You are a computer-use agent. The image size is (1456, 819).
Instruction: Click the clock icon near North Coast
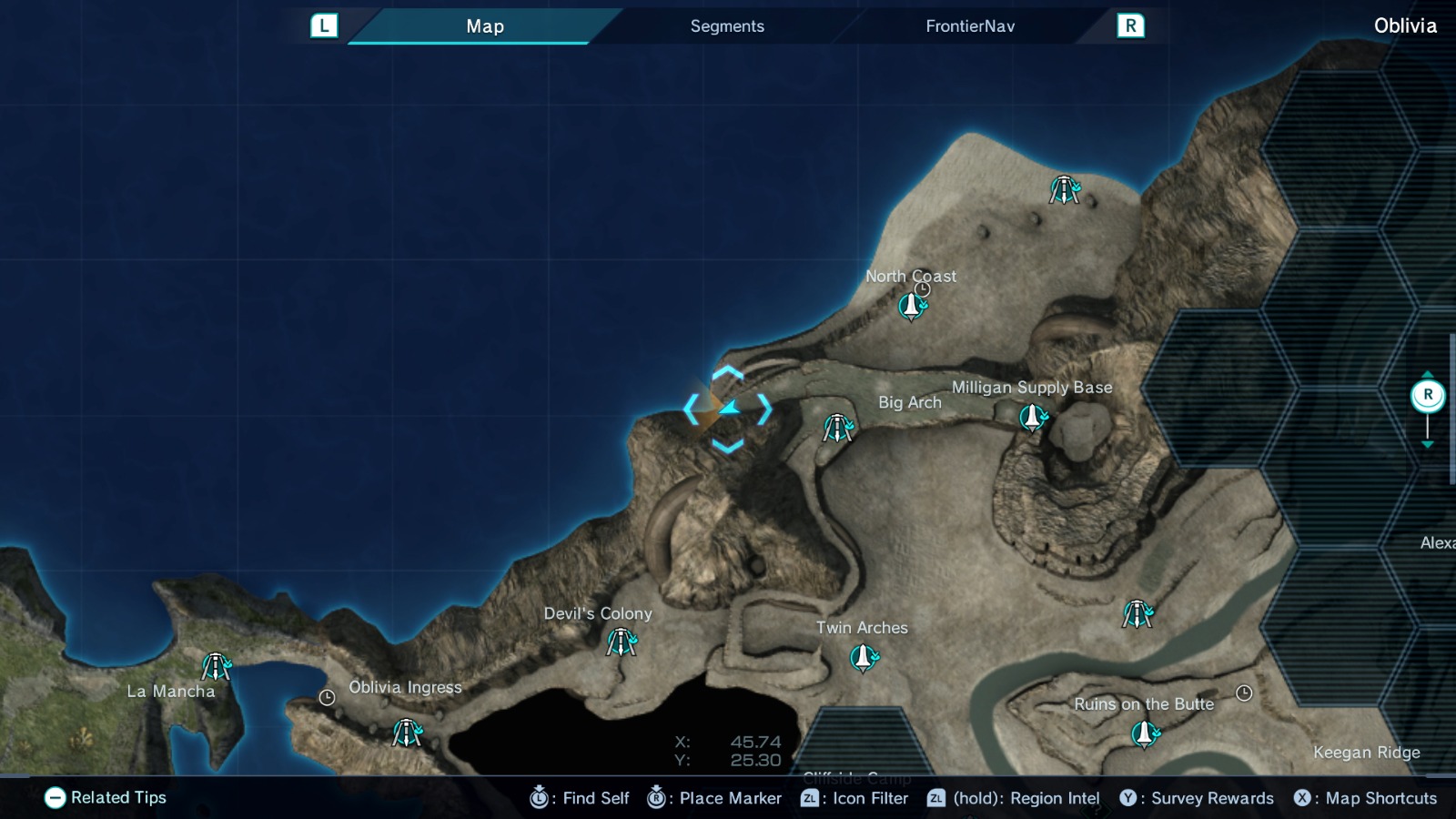(924, 288)
